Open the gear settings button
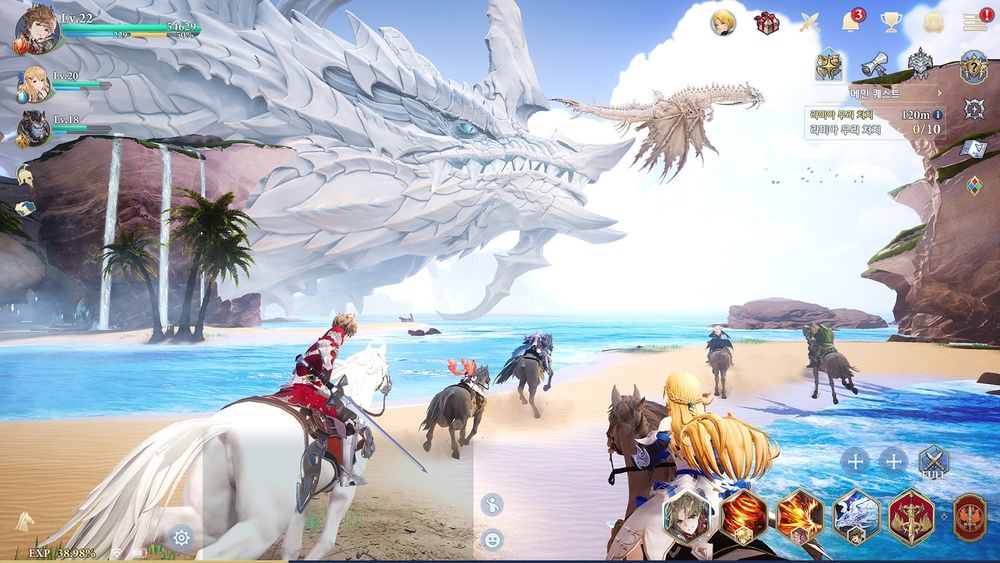The width and height of the screenshot is (1000, 563). click(x=181, y=537)
